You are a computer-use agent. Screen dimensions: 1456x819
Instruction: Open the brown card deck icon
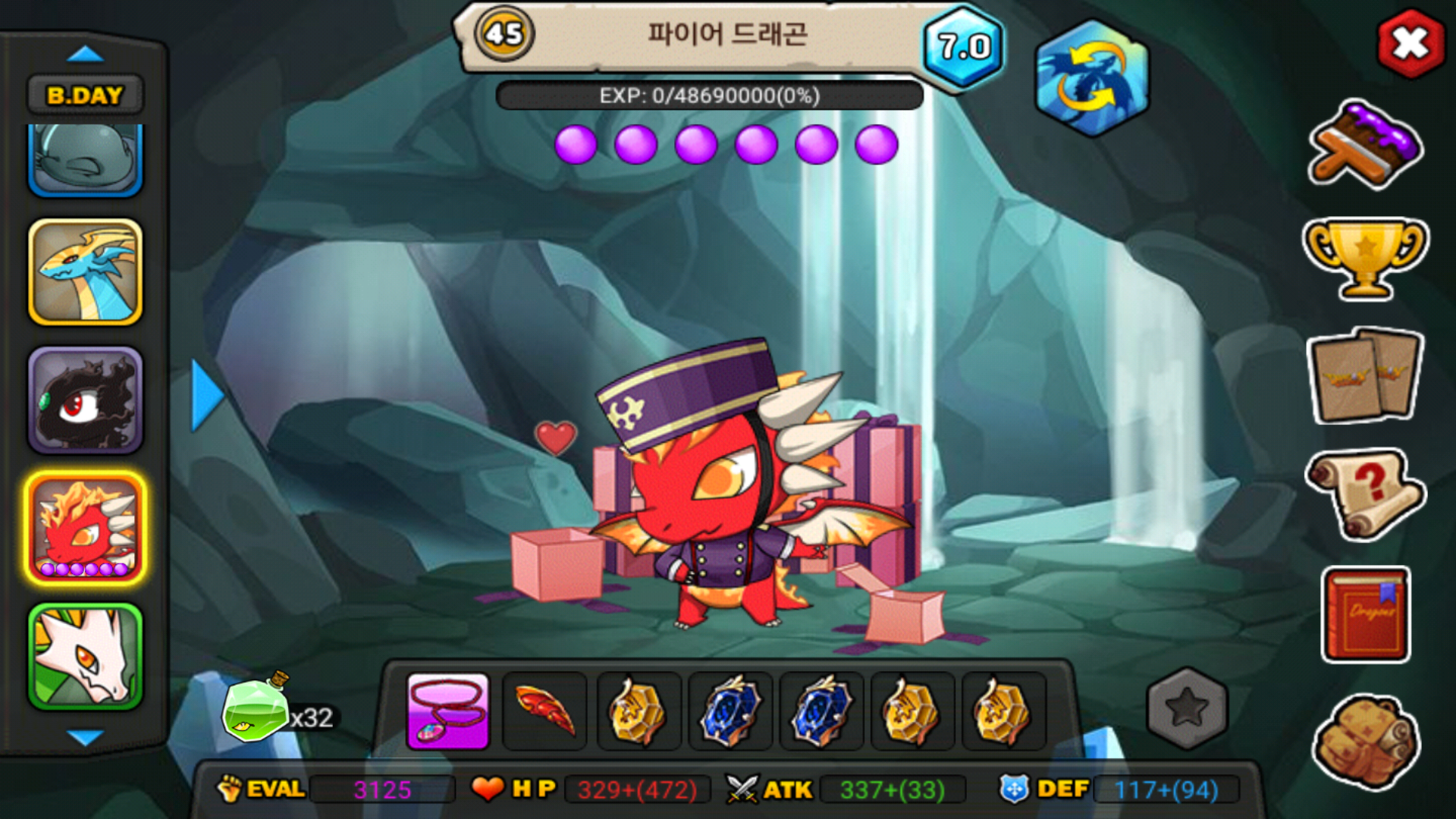tap(1364, 376)
